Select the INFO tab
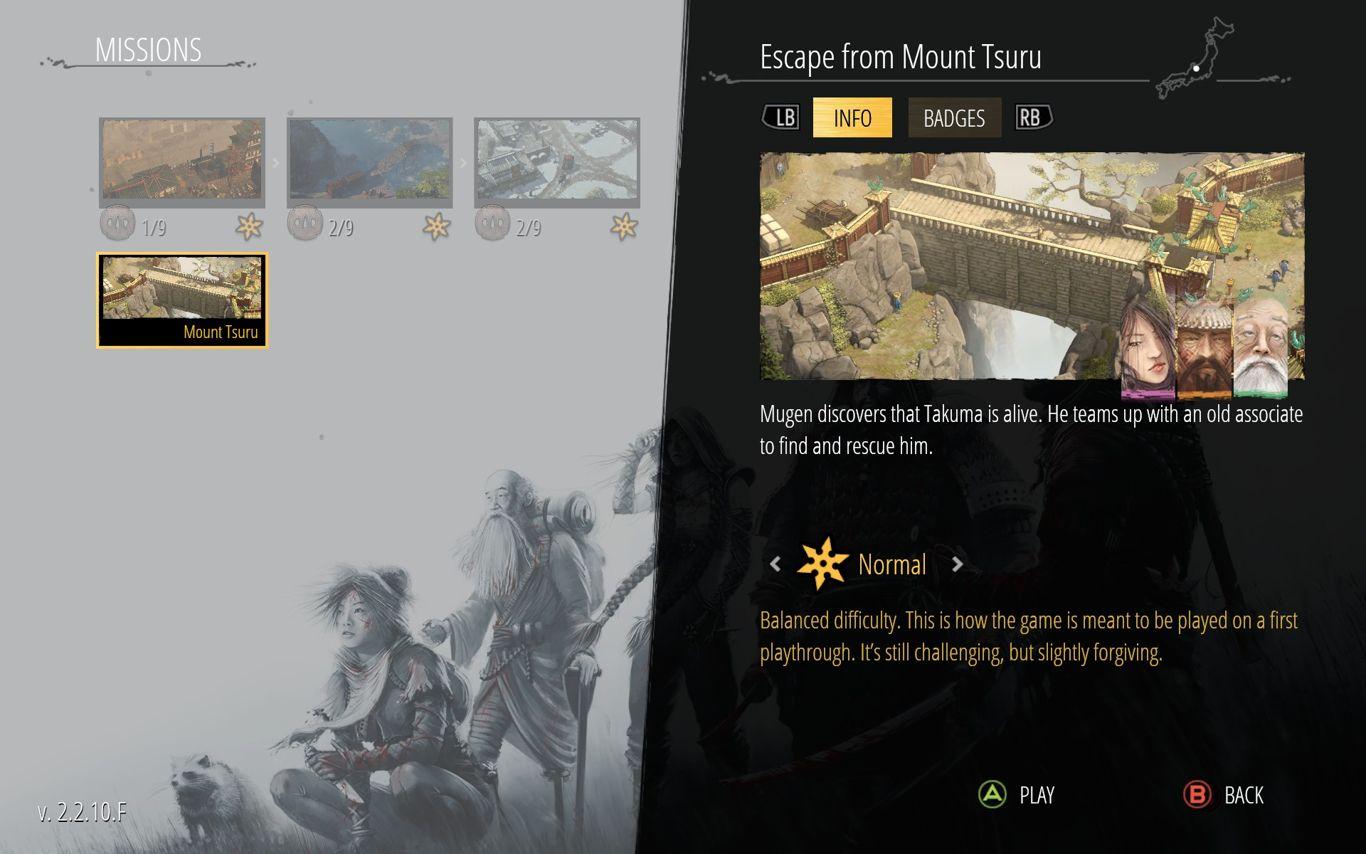The width and height of the screenshot is (1366, 854). pos(852,118)
